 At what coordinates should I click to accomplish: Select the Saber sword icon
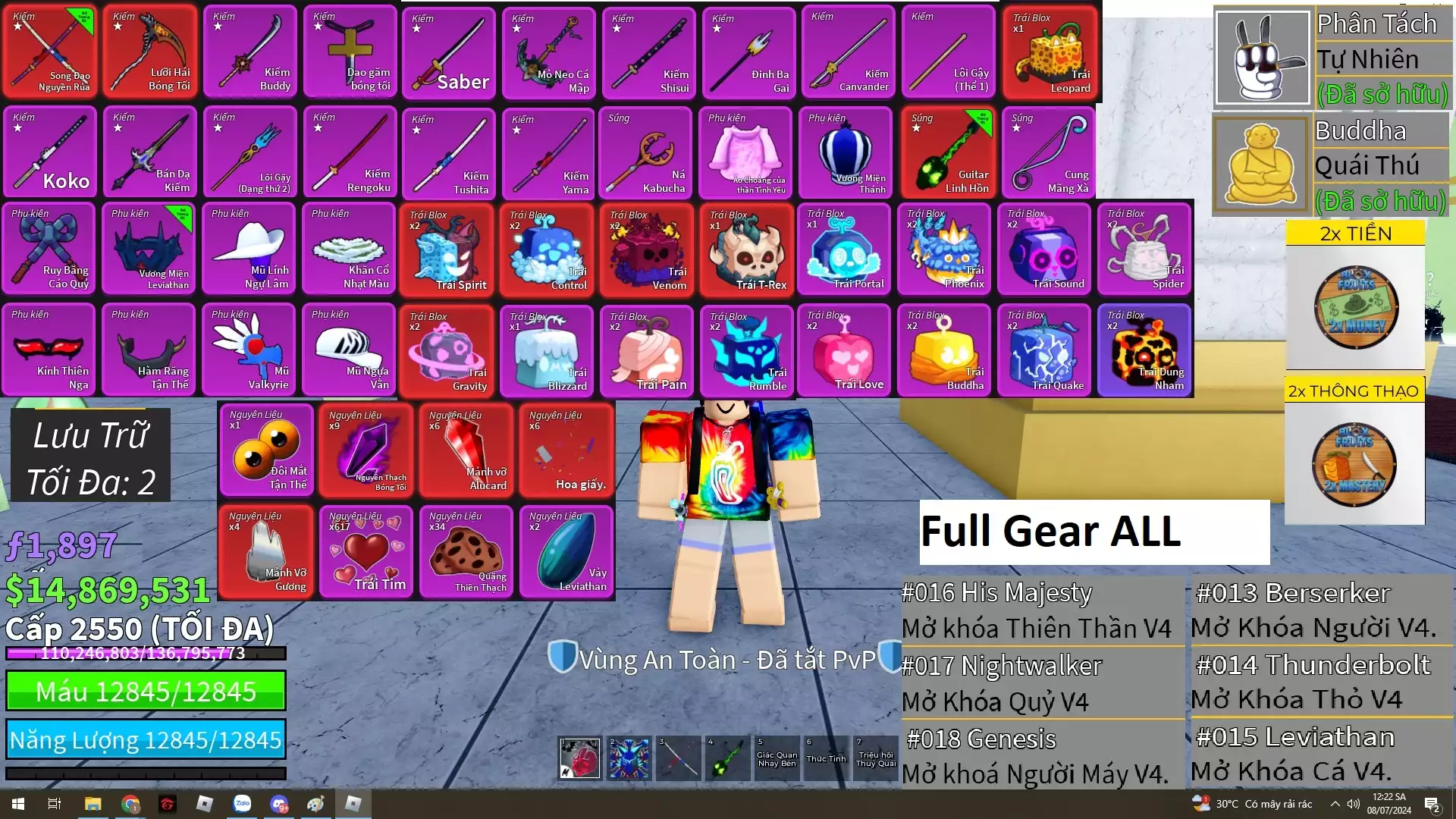tap(449, 51)
